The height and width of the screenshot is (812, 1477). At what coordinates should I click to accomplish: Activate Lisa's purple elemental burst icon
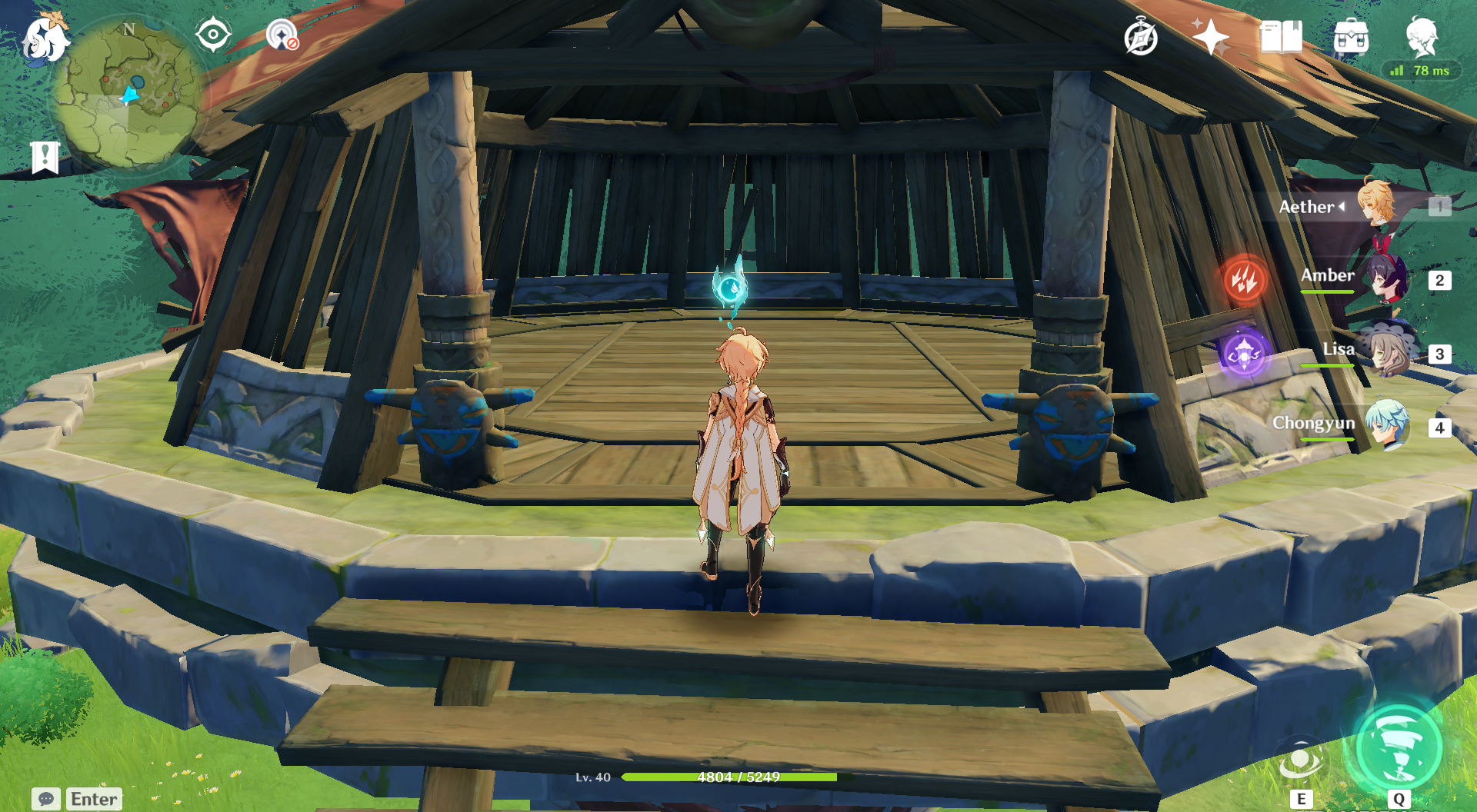(1244, 354)
